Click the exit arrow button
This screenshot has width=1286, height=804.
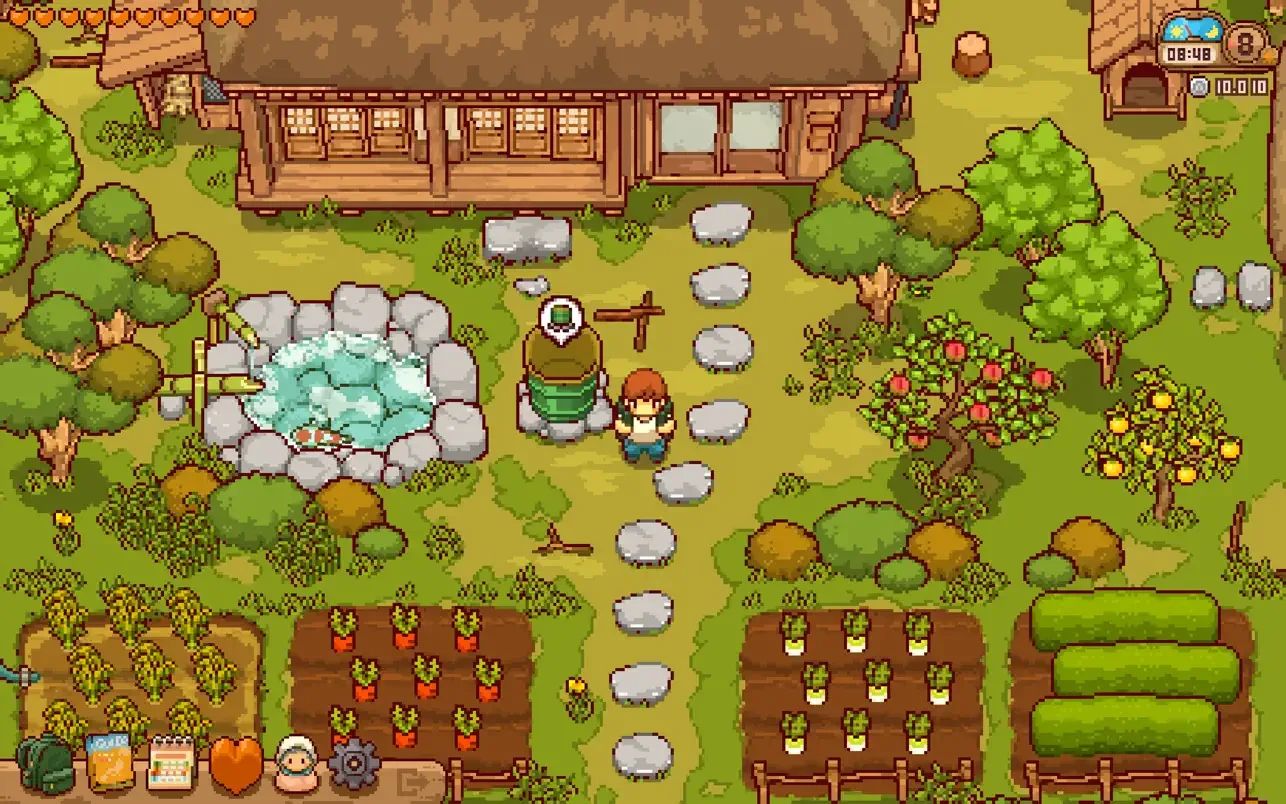[412, 780]
